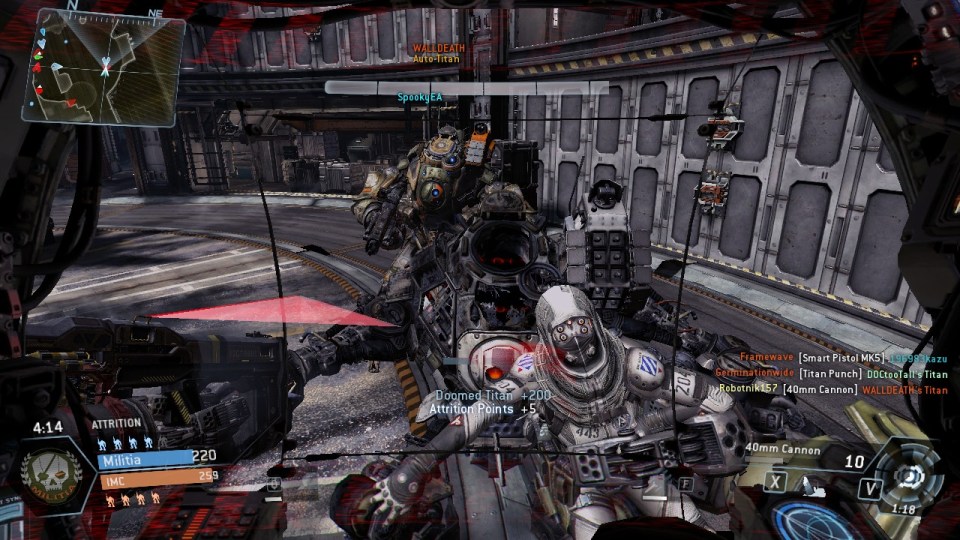Click the minimap radar panel
Screen dimensions: 960x540
[x=102, y=65]
